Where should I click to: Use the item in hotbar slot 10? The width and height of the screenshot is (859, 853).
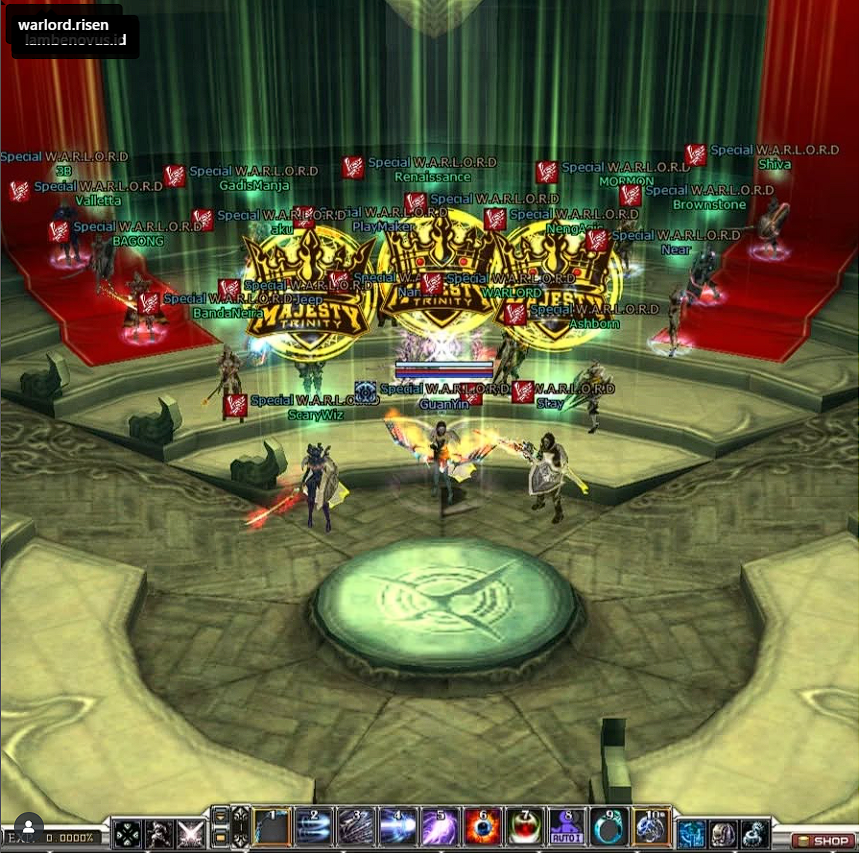(x=651, y=829)
